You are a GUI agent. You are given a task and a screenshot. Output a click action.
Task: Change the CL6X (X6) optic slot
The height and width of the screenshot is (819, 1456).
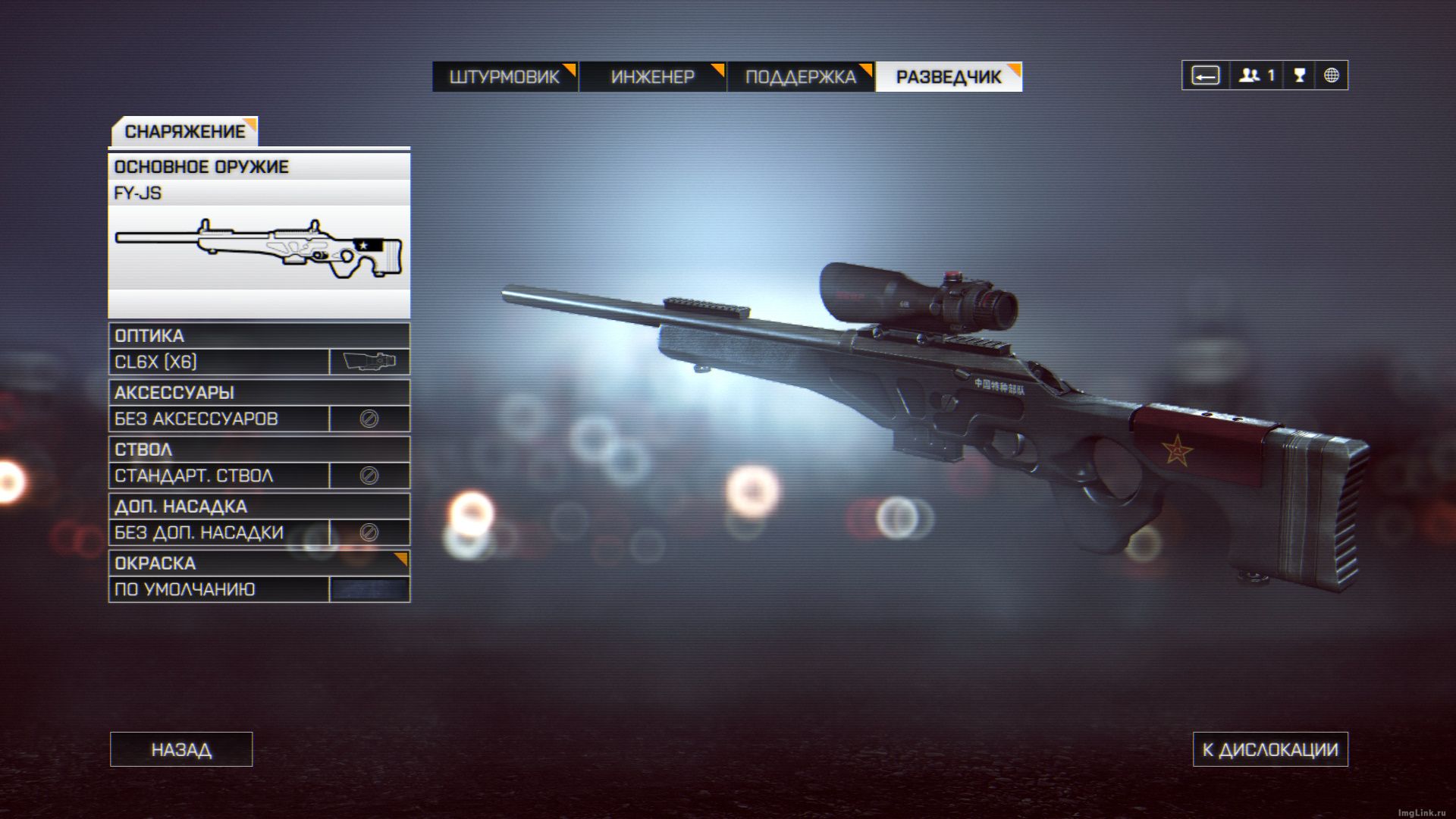[x=259, y=362]
